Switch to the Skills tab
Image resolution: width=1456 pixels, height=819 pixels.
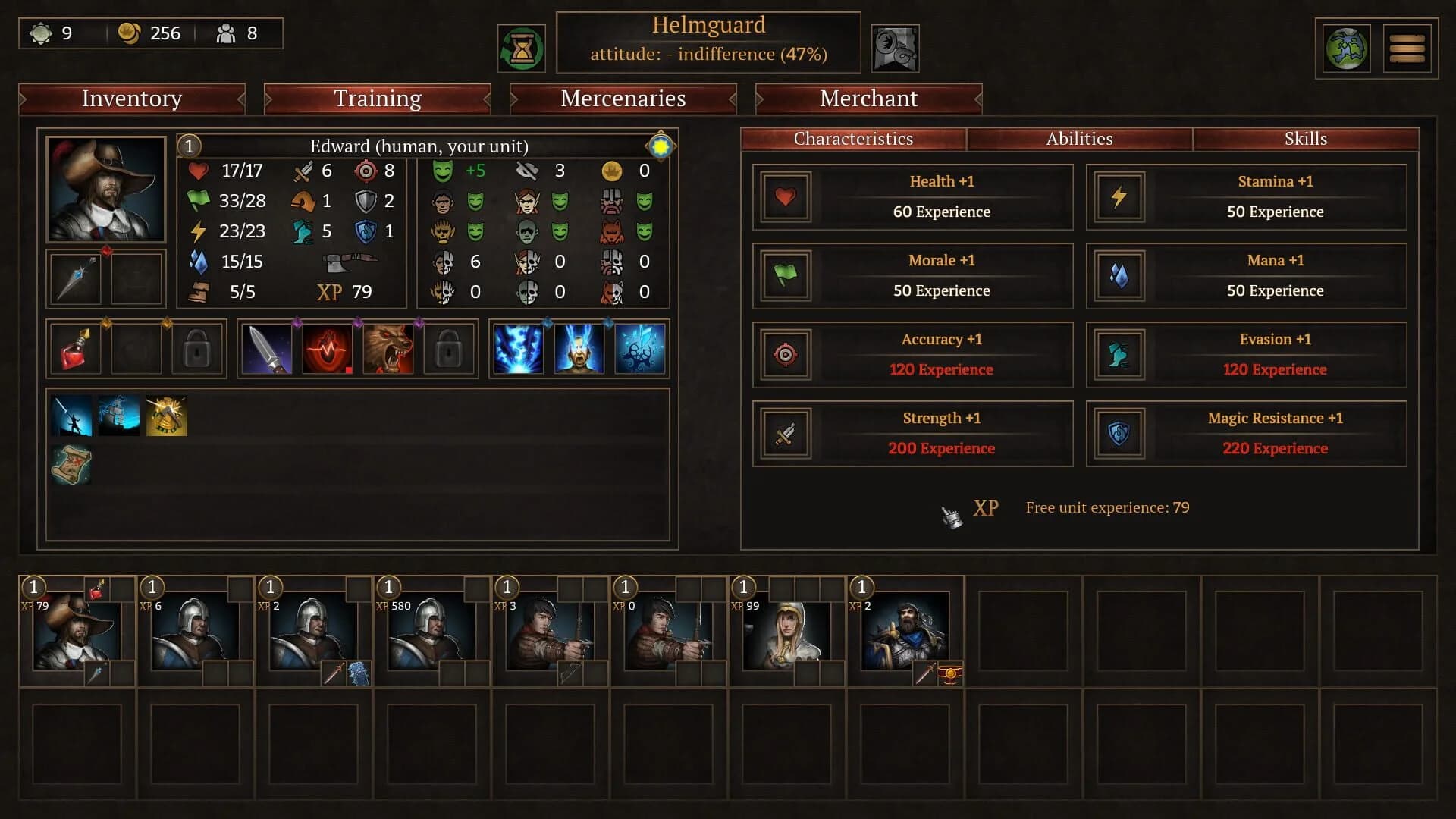pyautogui.click(x=1306, y=139)
